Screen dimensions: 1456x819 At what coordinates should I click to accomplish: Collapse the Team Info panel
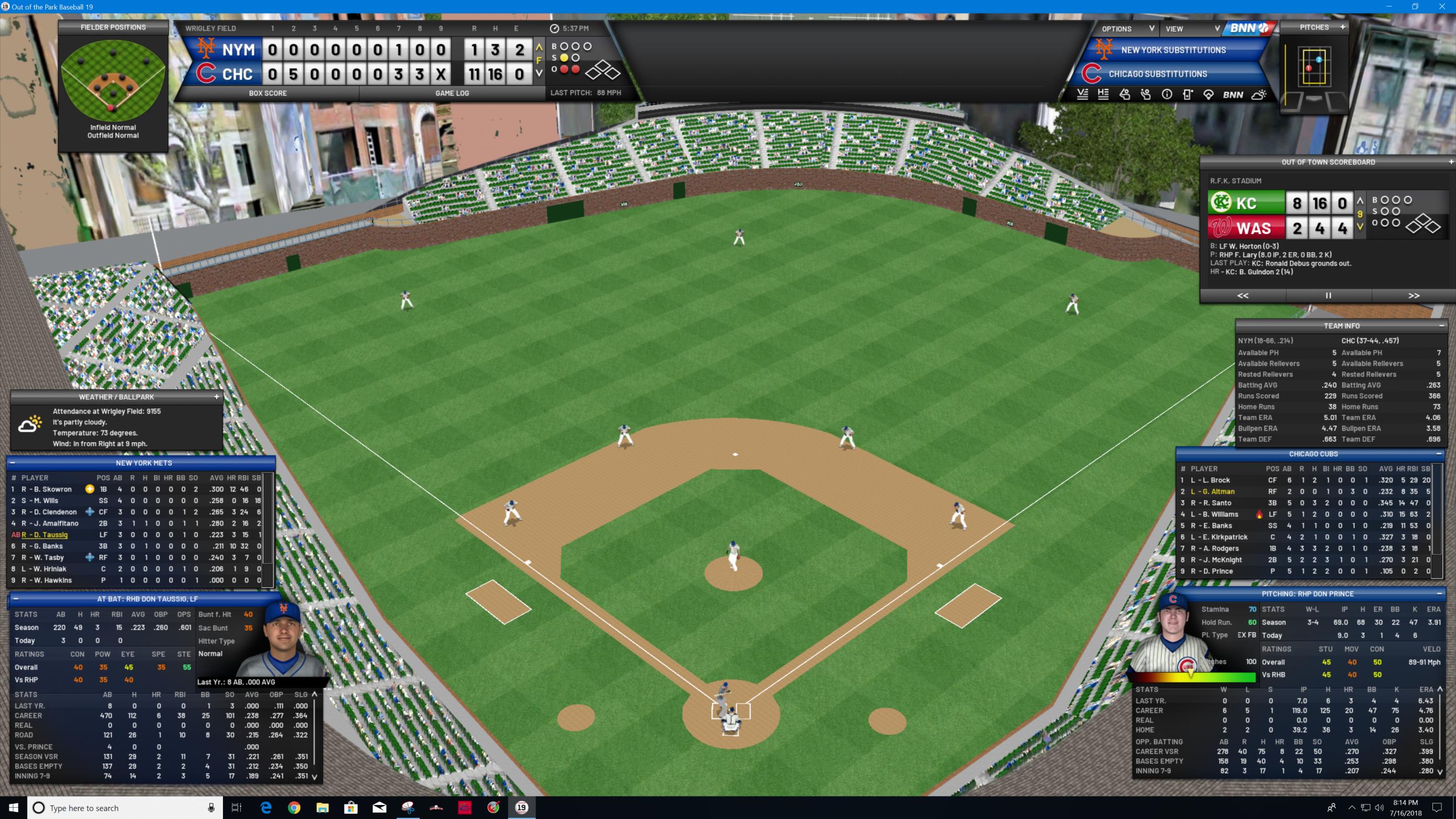coord(1441,326)
